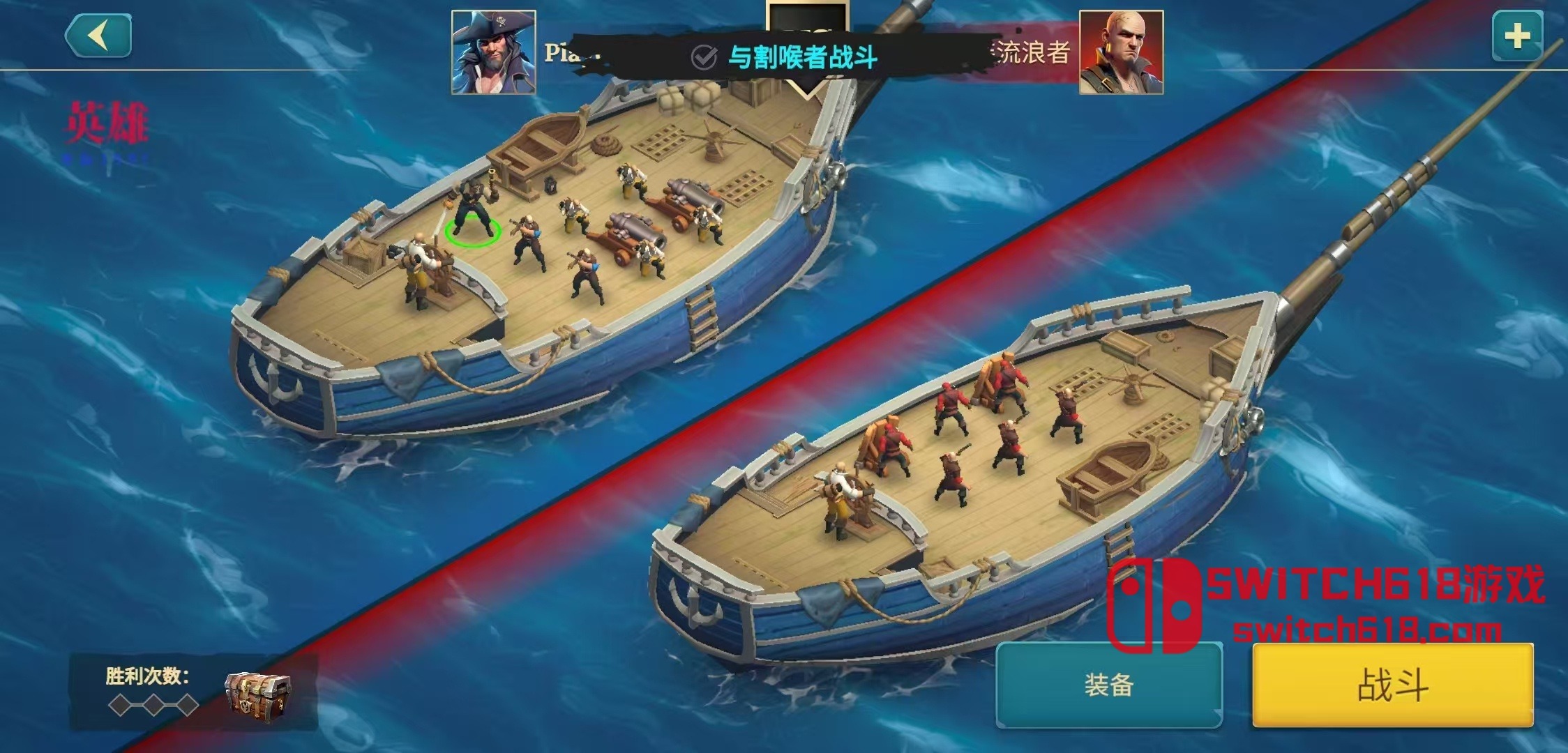Select the green-circled crew leader on deck
The width and height of the screenshot is (1568, 753).
(474, 216)
